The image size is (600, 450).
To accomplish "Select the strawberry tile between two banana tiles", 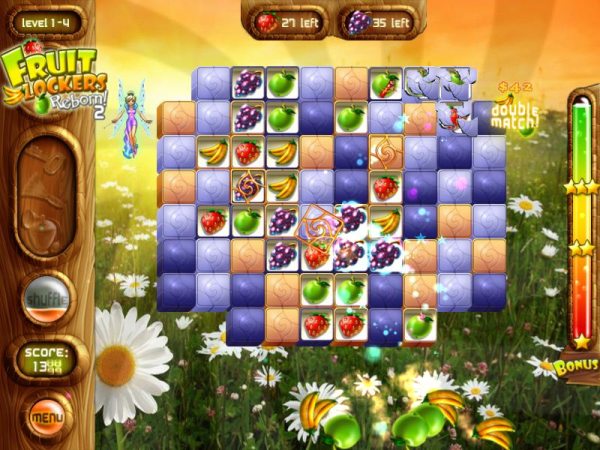I will coord(248,152).
